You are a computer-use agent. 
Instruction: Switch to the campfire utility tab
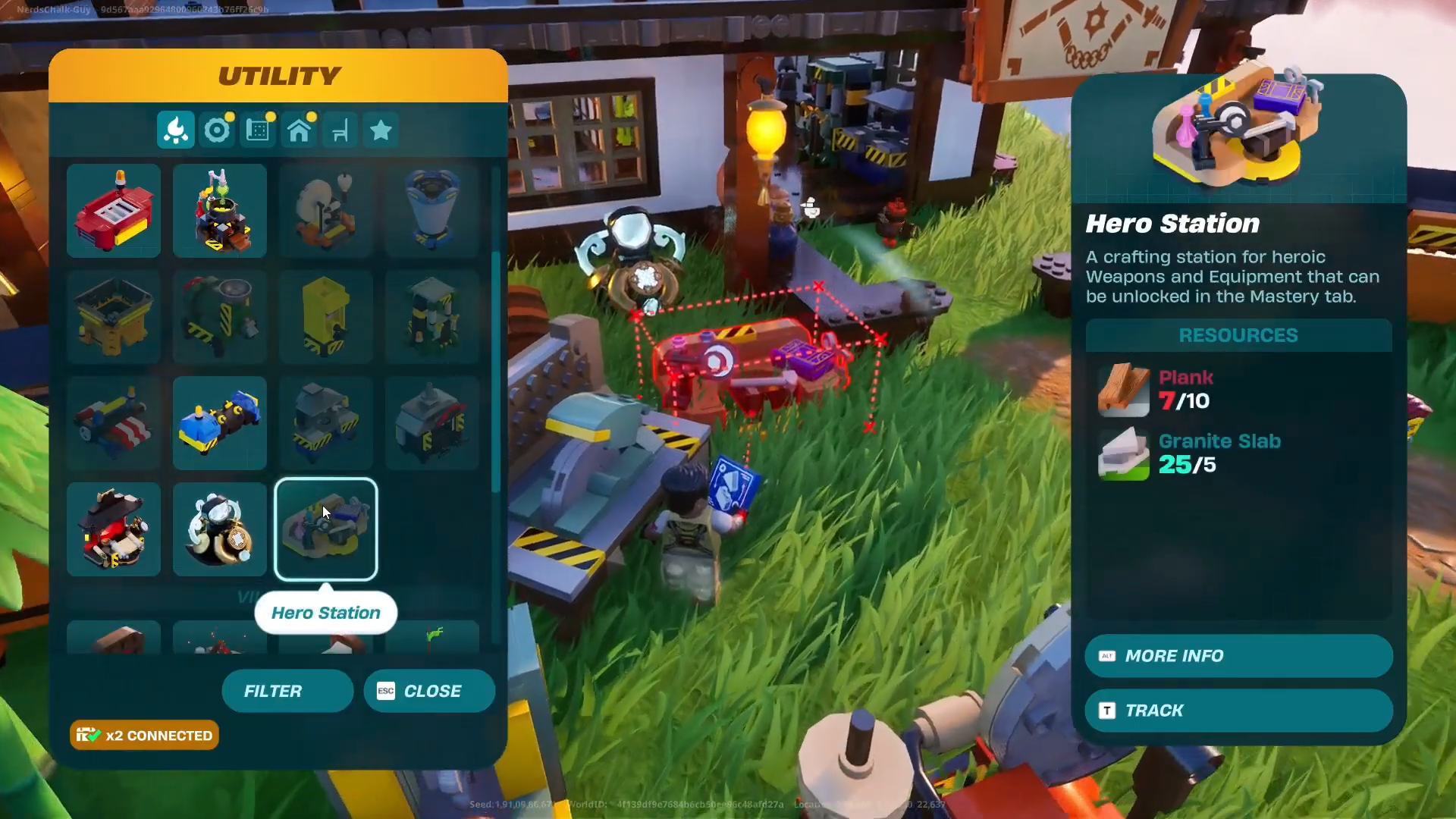[176, 130]
